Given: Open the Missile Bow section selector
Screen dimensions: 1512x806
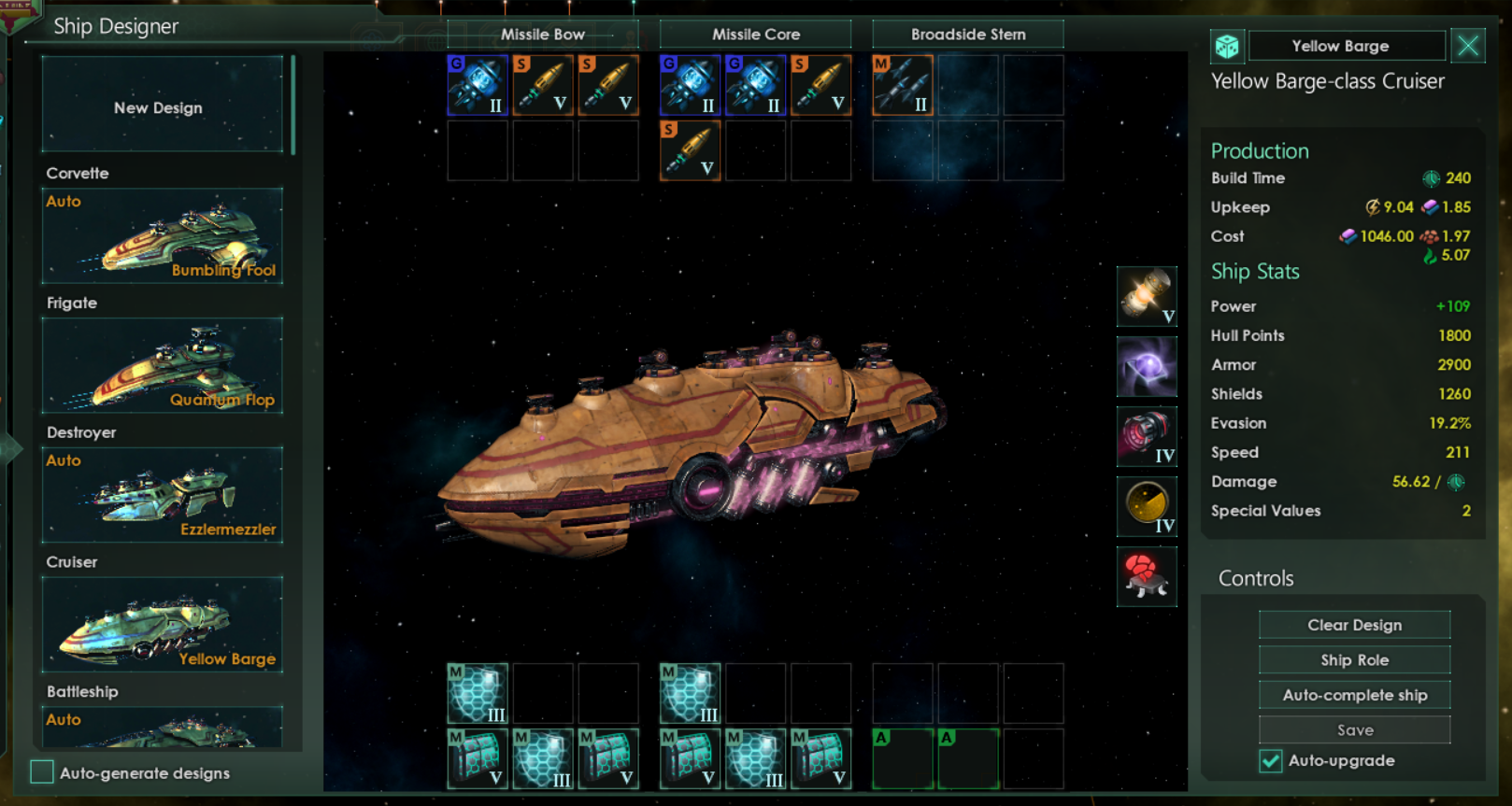Looking at the screenshot, I should (x=542, y=35).
